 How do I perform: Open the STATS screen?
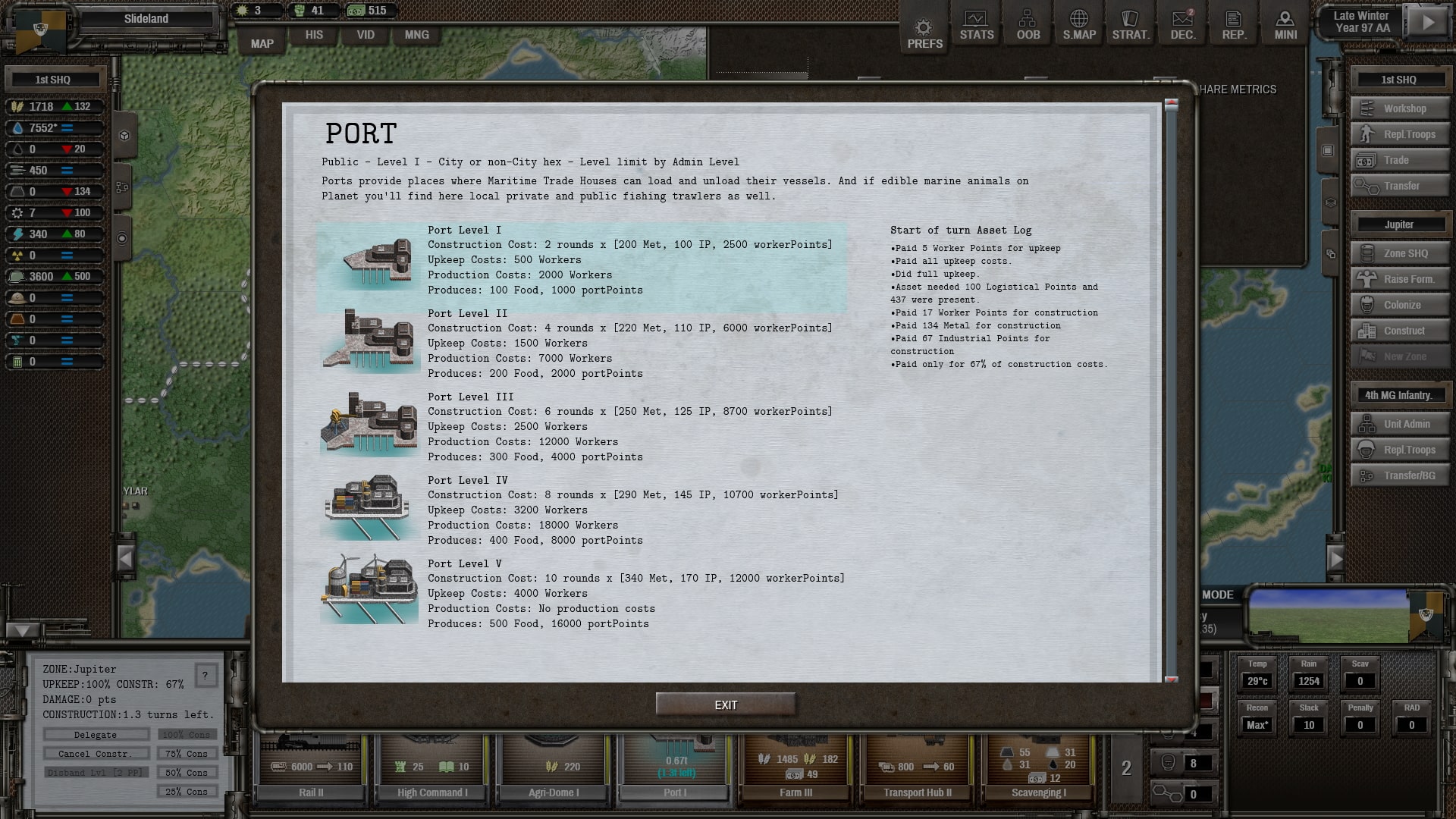[x=976, y=26]
